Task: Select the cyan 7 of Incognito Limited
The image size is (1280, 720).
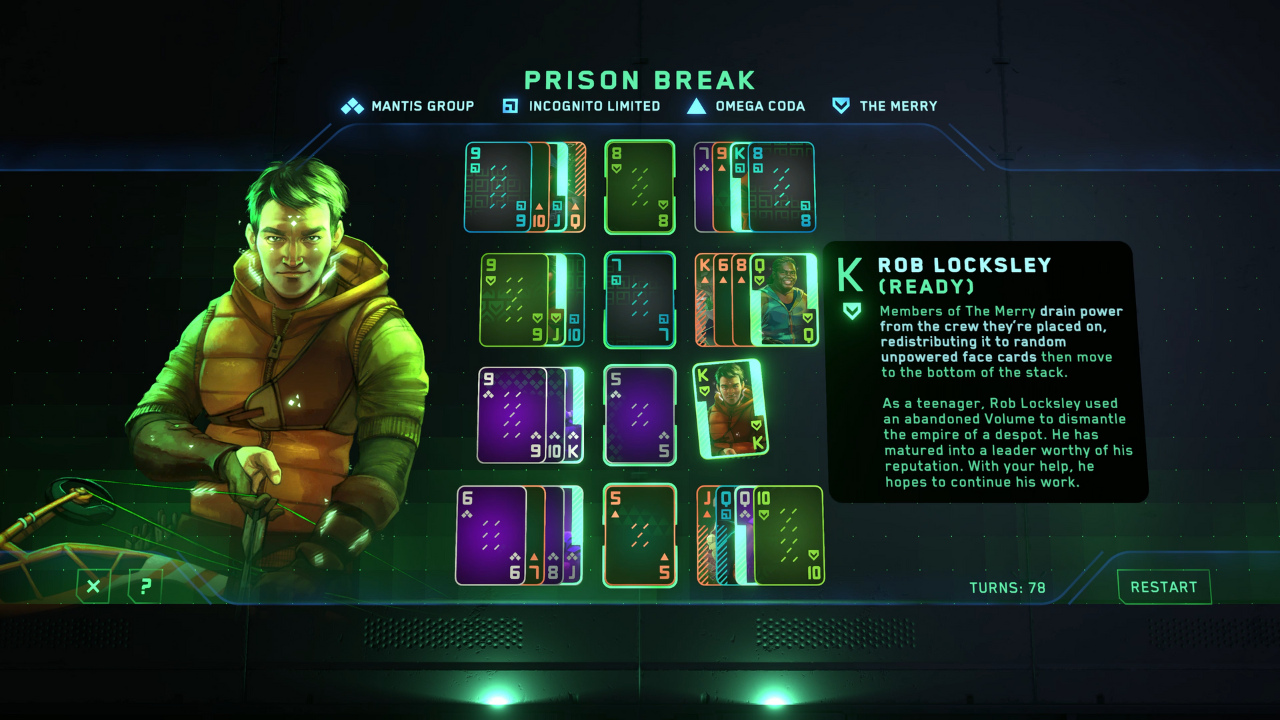Action: pos(640,298)
